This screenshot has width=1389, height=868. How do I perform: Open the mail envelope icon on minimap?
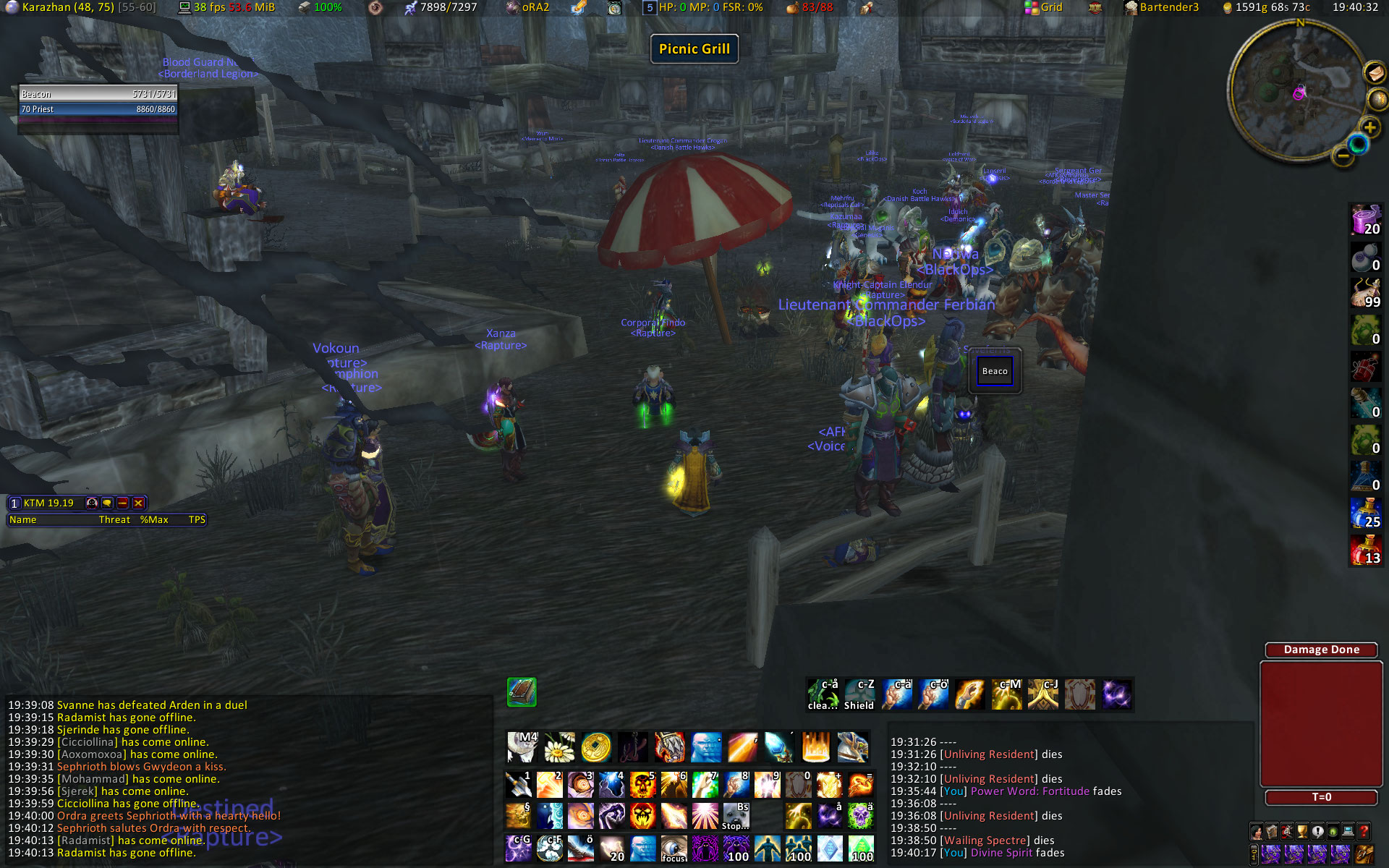[1375, 72]
